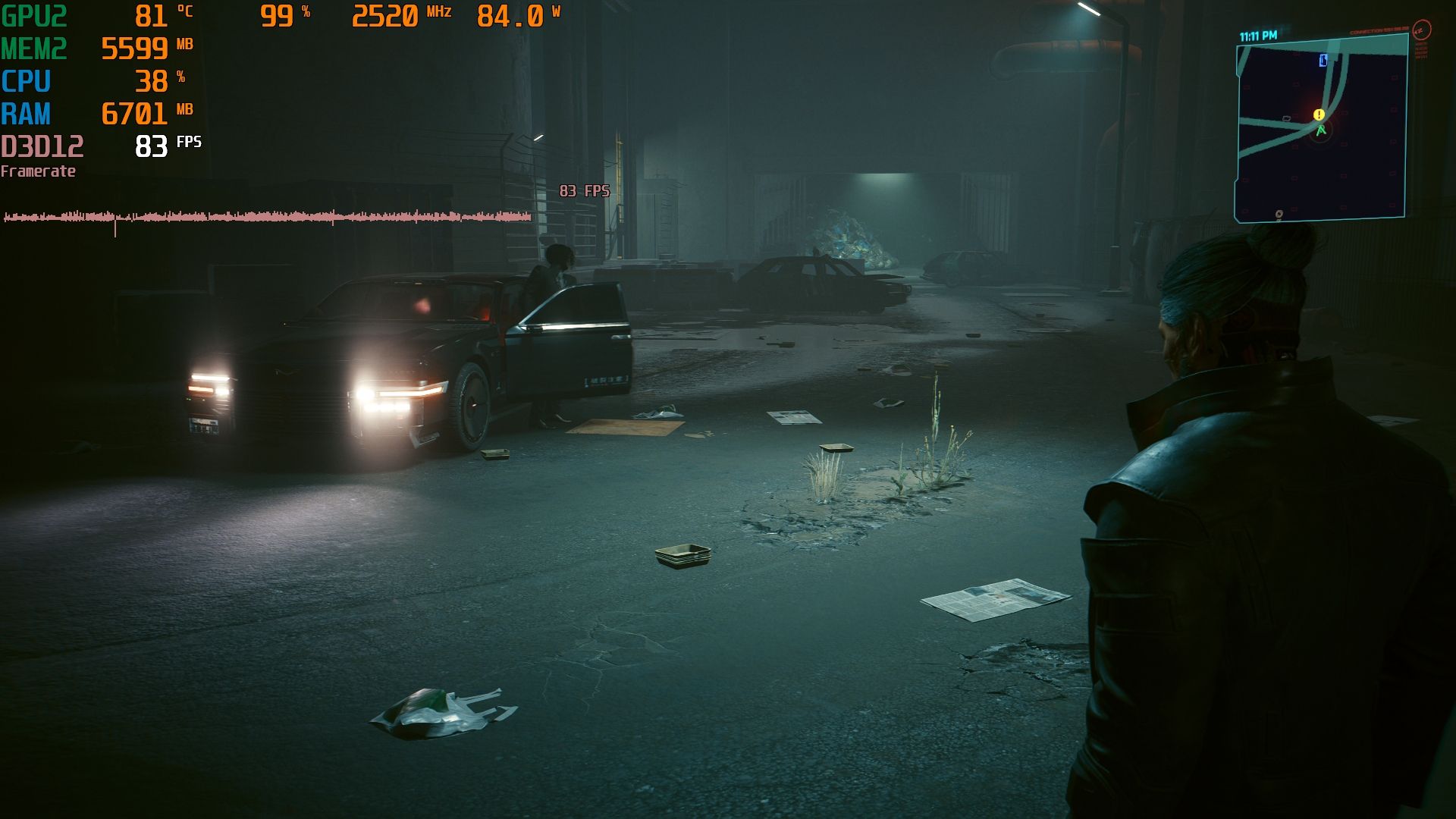Image resolution: width=1456 pixels, height=819 pixels.
Task: Select the yellow exclamation quest marker on minimap
Action: [1319, 115]
